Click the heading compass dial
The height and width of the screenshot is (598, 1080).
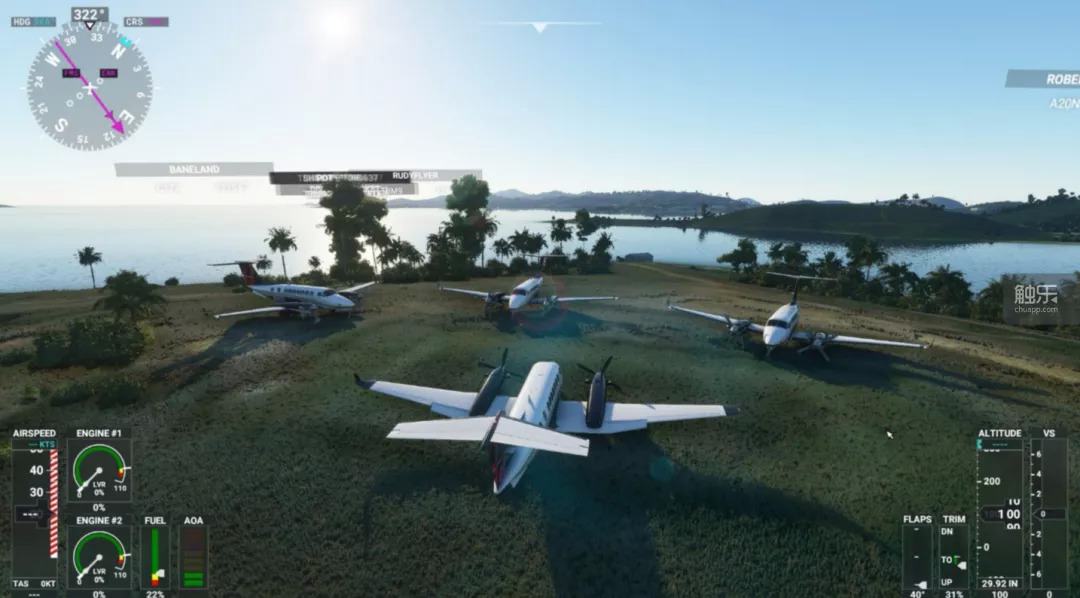(x=89, y=86)
